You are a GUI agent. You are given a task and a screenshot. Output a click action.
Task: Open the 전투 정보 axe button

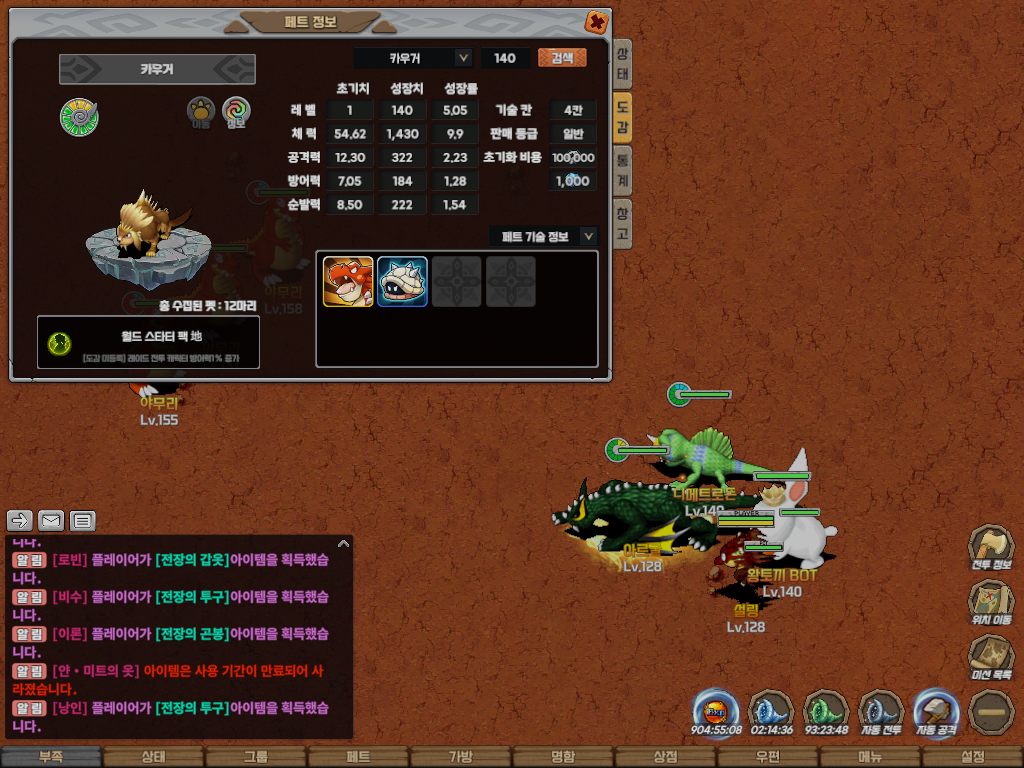tap(991, 549)
